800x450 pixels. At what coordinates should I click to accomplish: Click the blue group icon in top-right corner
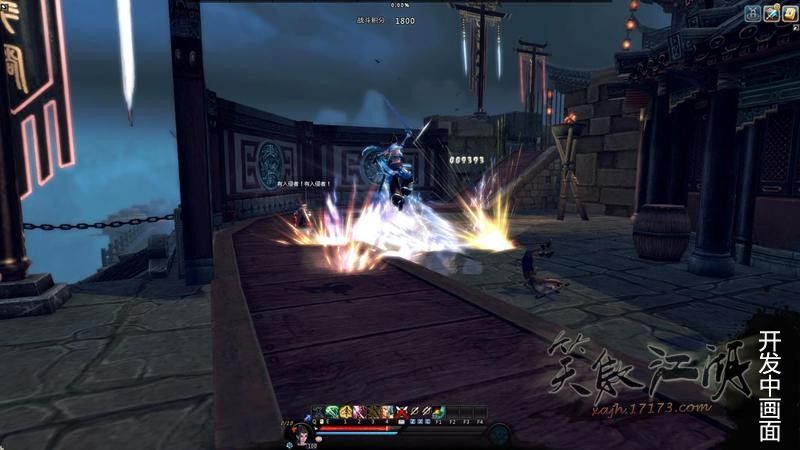[x=753, y=12]
